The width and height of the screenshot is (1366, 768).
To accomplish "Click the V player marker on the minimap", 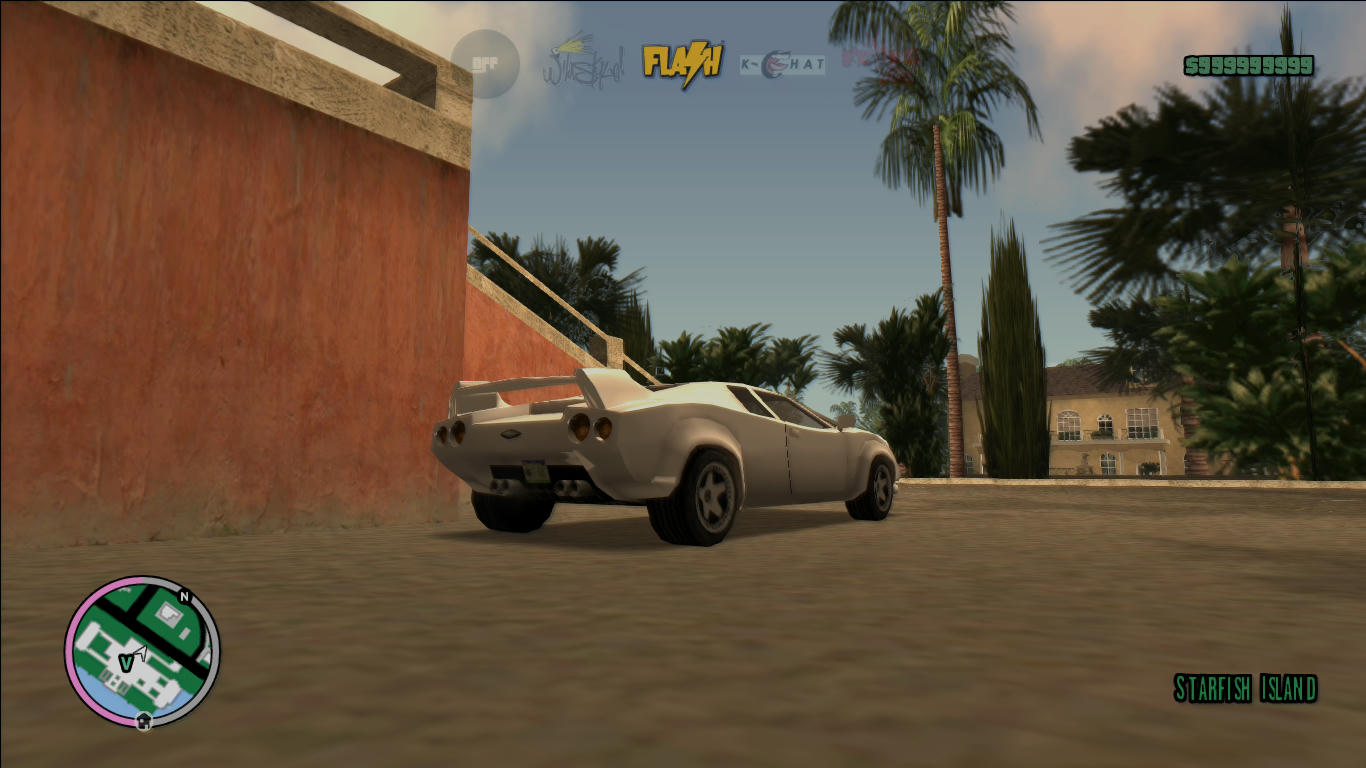I will [126, 663].
